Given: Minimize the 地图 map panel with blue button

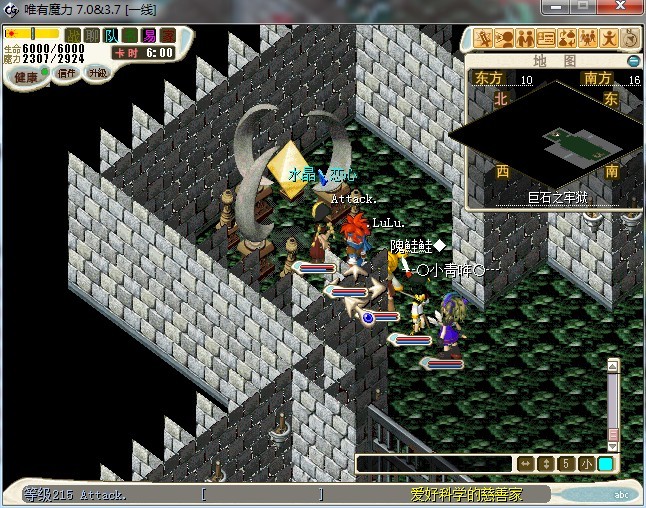Looking at the screenshot, I should (632, 61).
